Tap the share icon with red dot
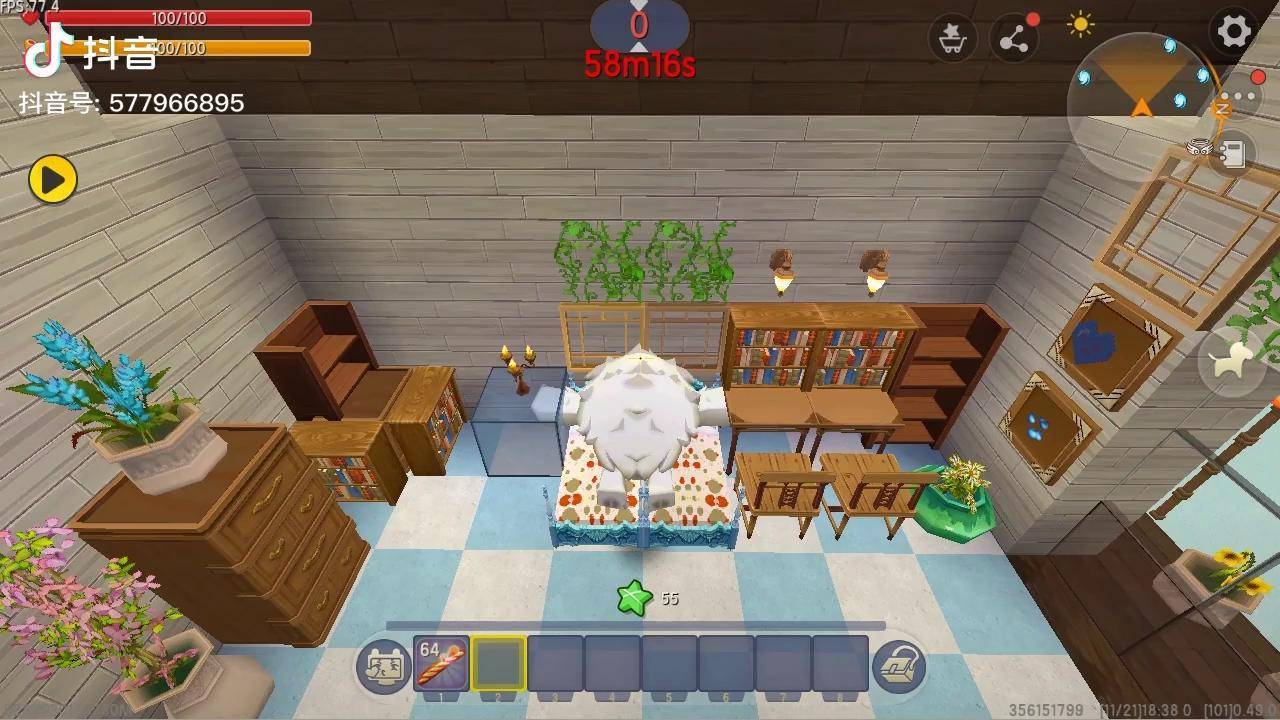This screenshot has width=1280, height=720. pos(1013,40)
